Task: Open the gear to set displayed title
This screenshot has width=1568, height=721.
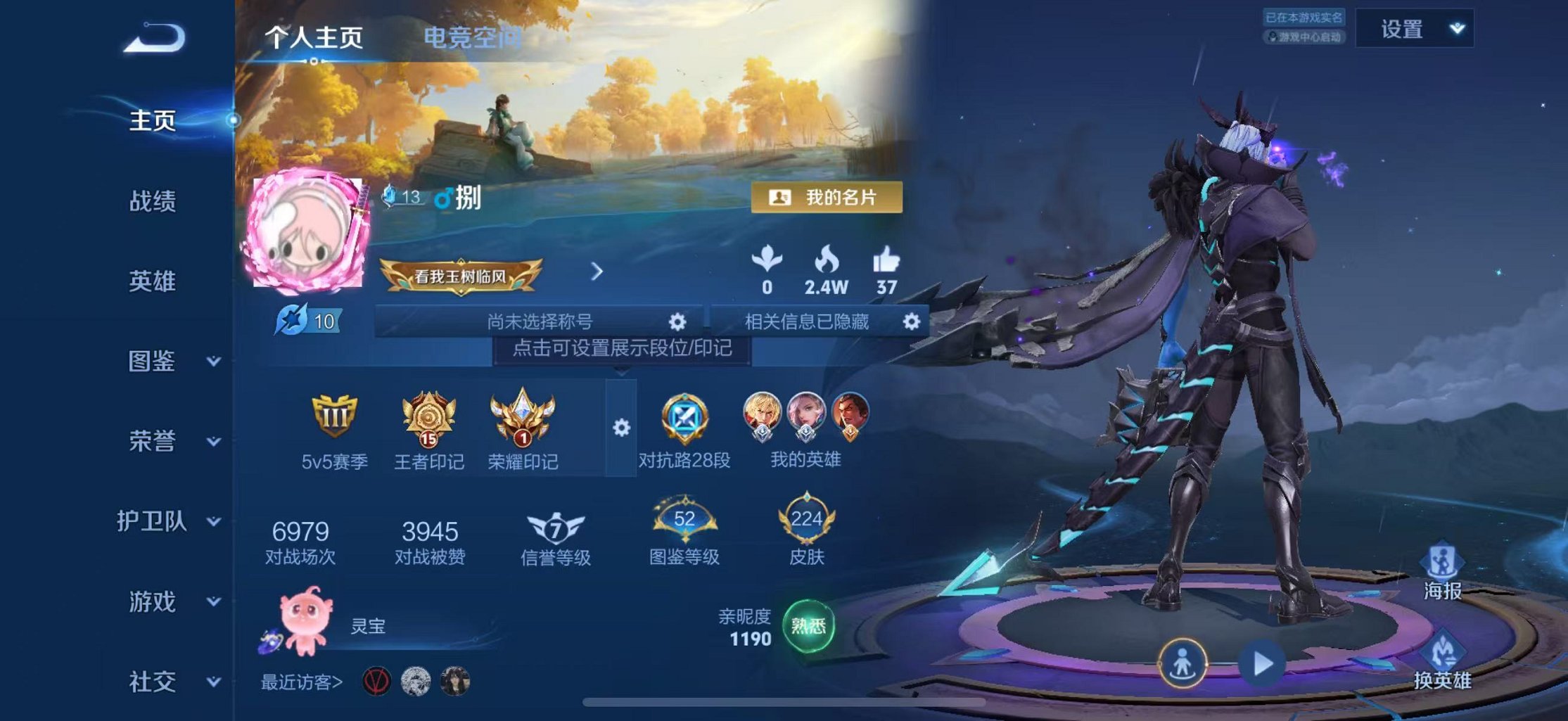Action: pos(677,322)
